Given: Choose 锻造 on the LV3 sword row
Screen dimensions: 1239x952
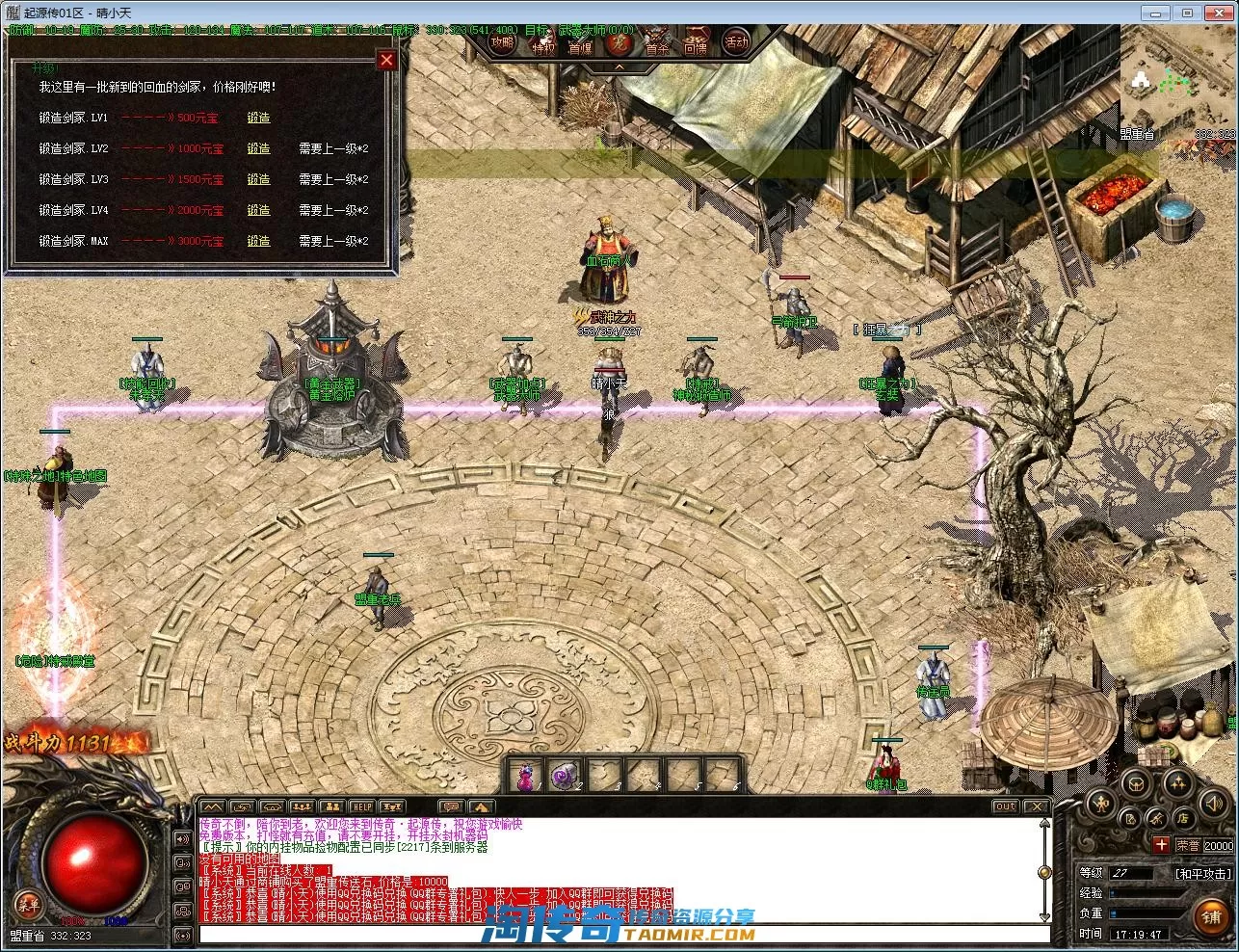Looking at the screenshot, I should 258,179.
